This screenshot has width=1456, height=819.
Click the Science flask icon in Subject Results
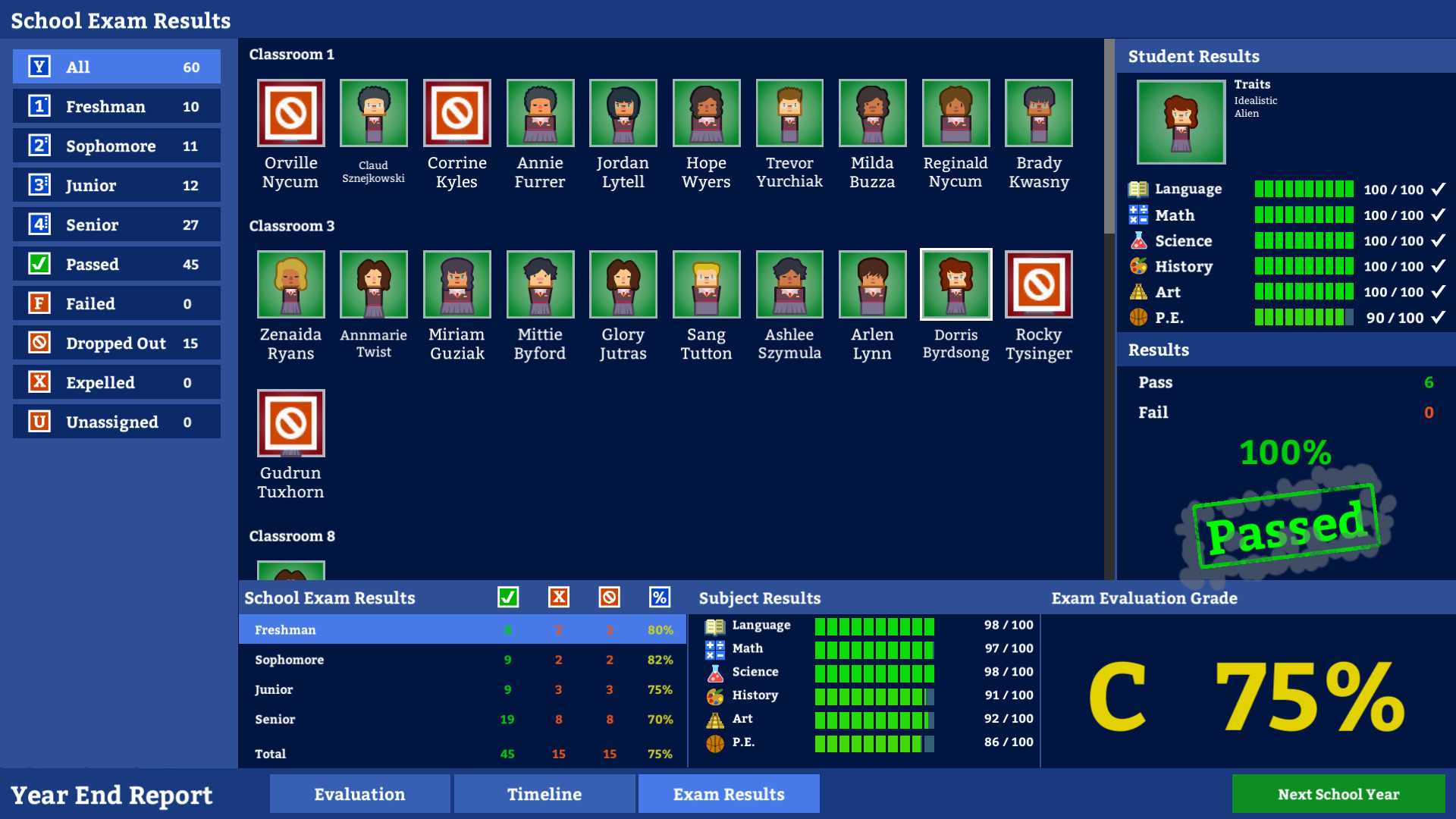click(x=714, y=672)
